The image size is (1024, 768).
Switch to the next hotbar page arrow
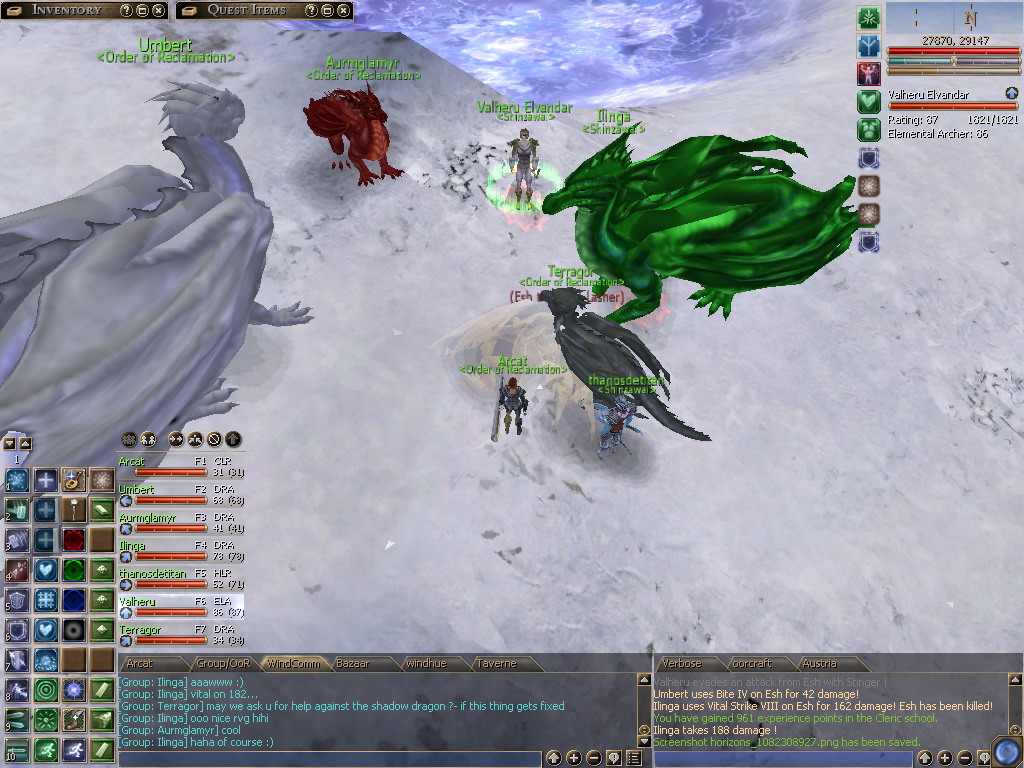(25, 443)
